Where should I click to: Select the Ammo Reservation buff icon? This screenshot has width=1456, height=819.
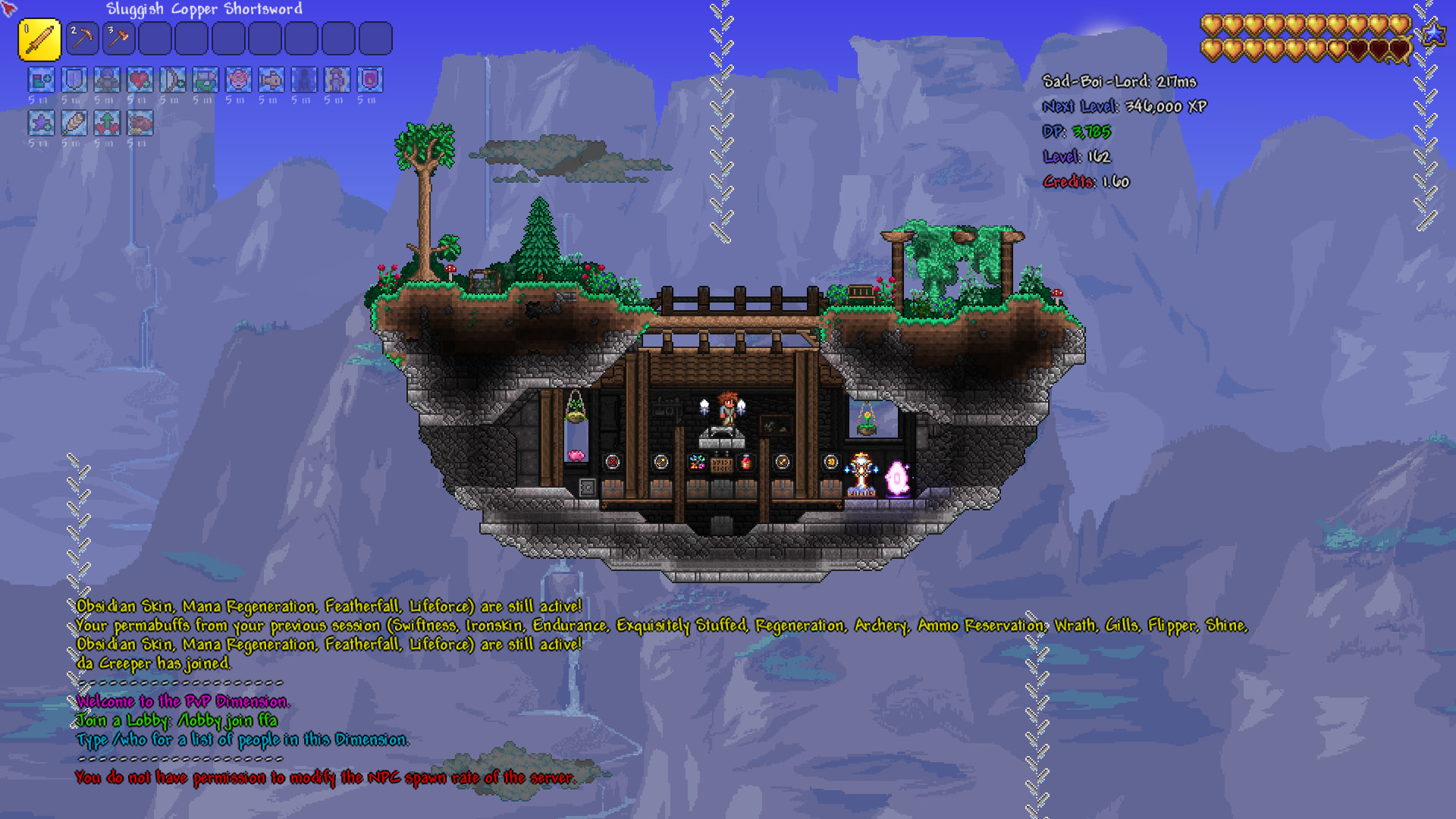[x=206, y=80]
